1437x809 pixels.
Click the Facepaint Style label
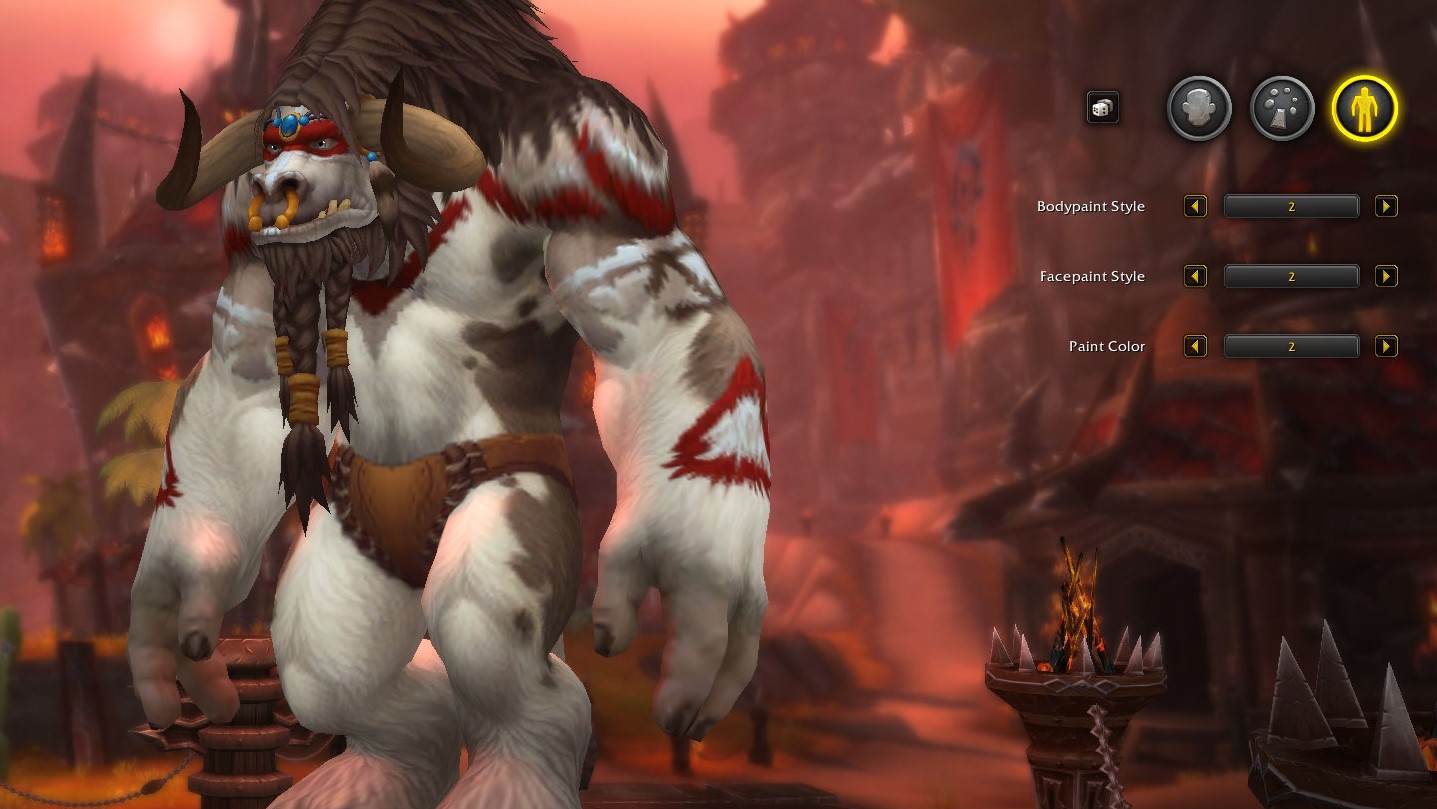(x=1092, y=276)
